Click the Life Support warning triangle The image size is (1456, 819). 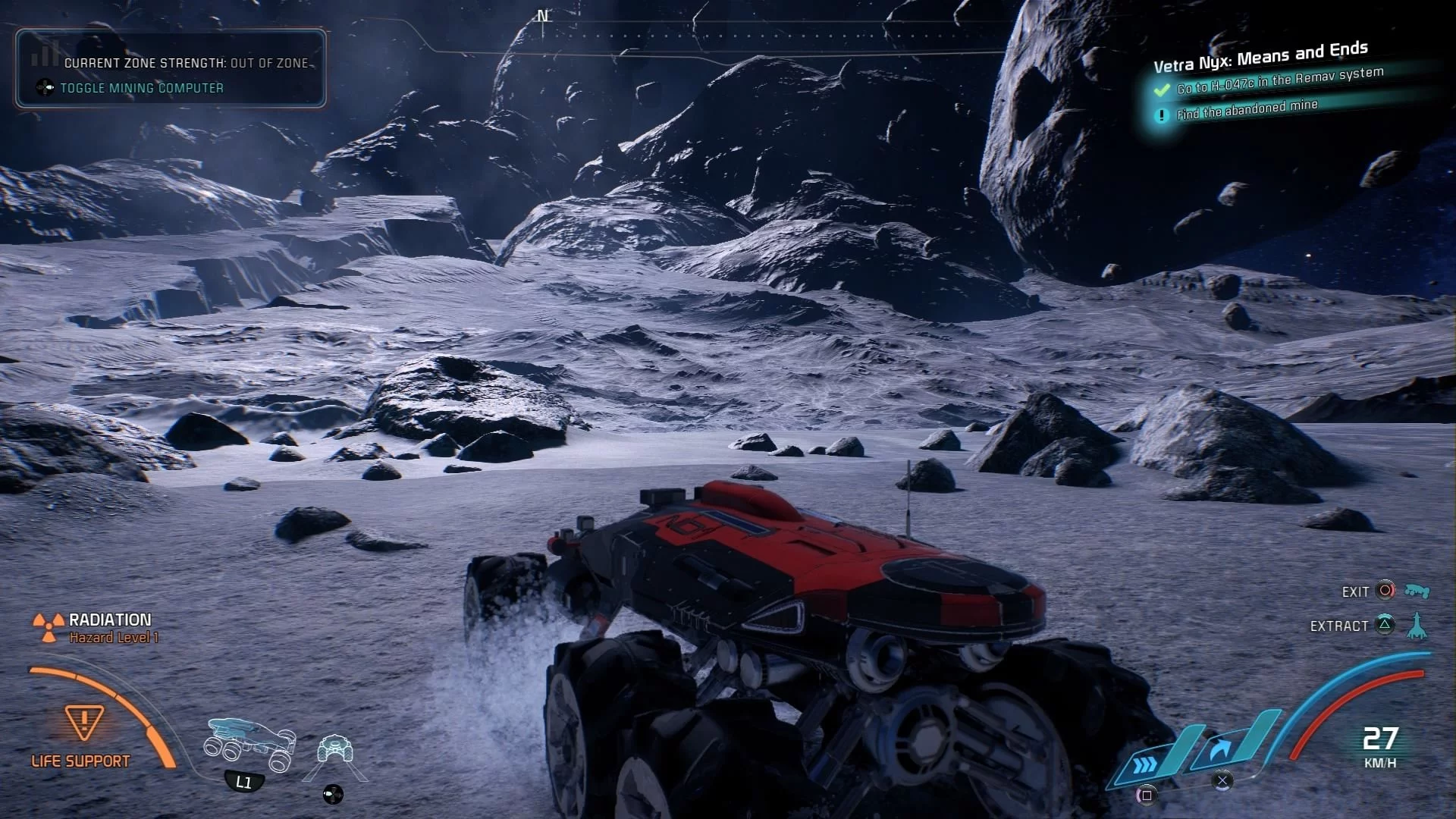click(x=84, y=722)
